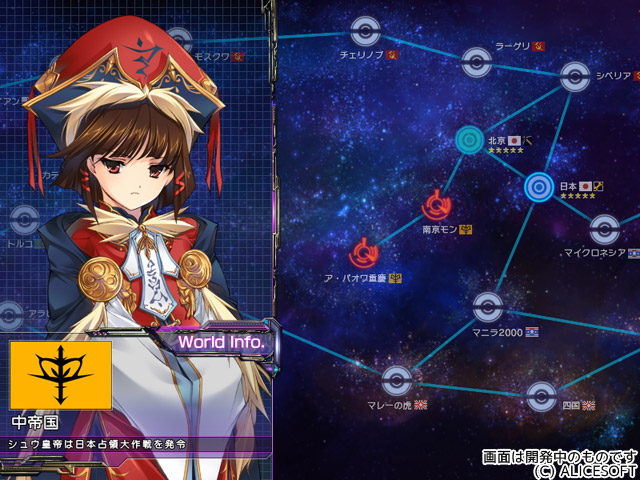Screen dimensions: 640x480
Task: Pick the マニラ2000 map node
Action: click(487, 306)
